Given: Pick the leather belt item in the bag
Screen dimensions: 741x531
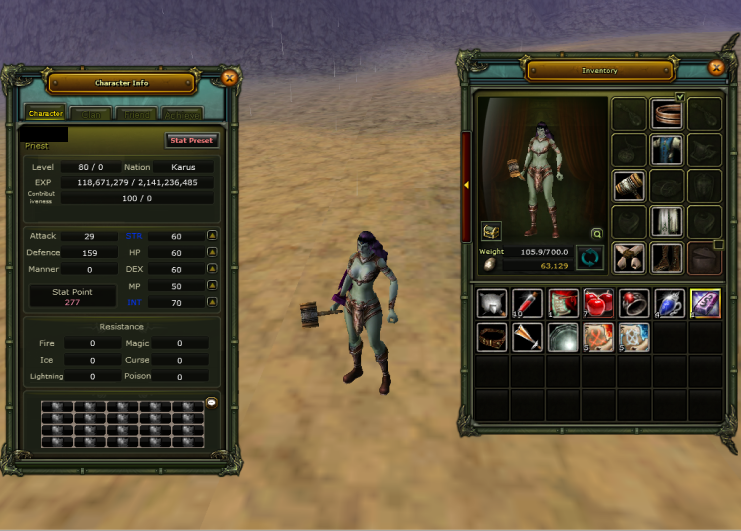Looking at the screenshot, I should (492, 337).
